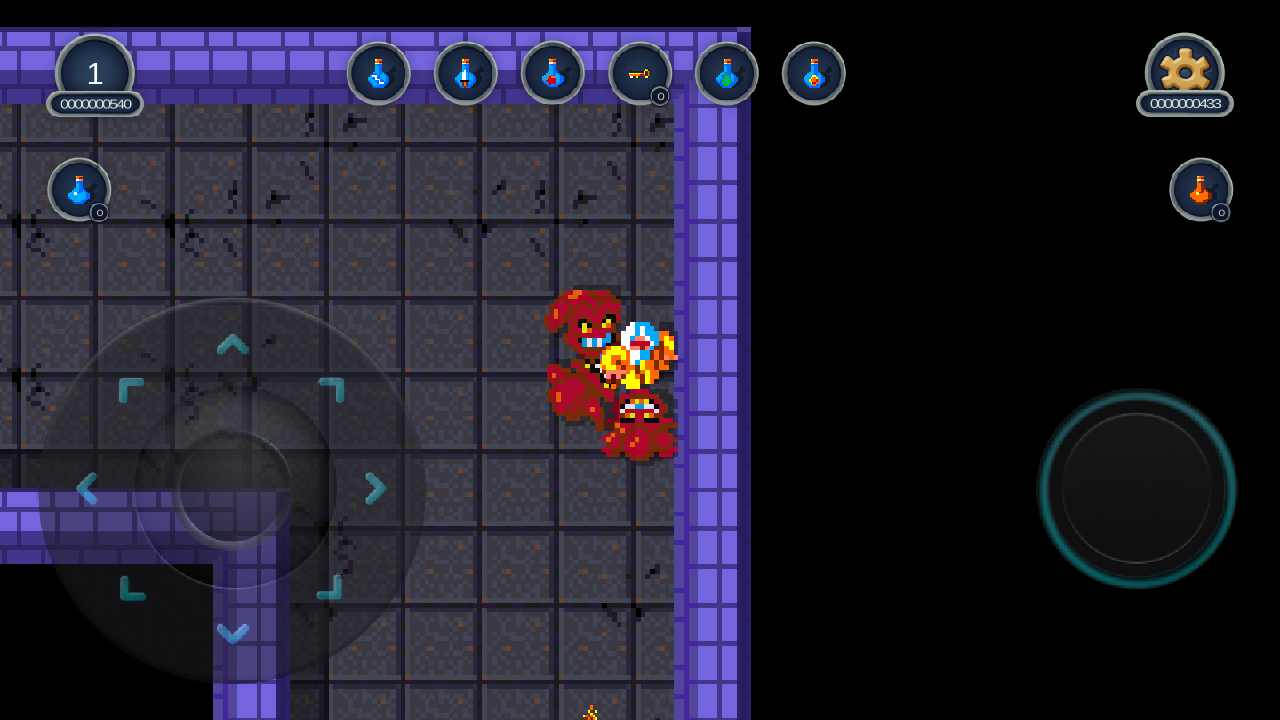The width and height of the screenshot is (1280, 720).
Task: Open the settings gear menu
Action: [x=1185, y=66]
